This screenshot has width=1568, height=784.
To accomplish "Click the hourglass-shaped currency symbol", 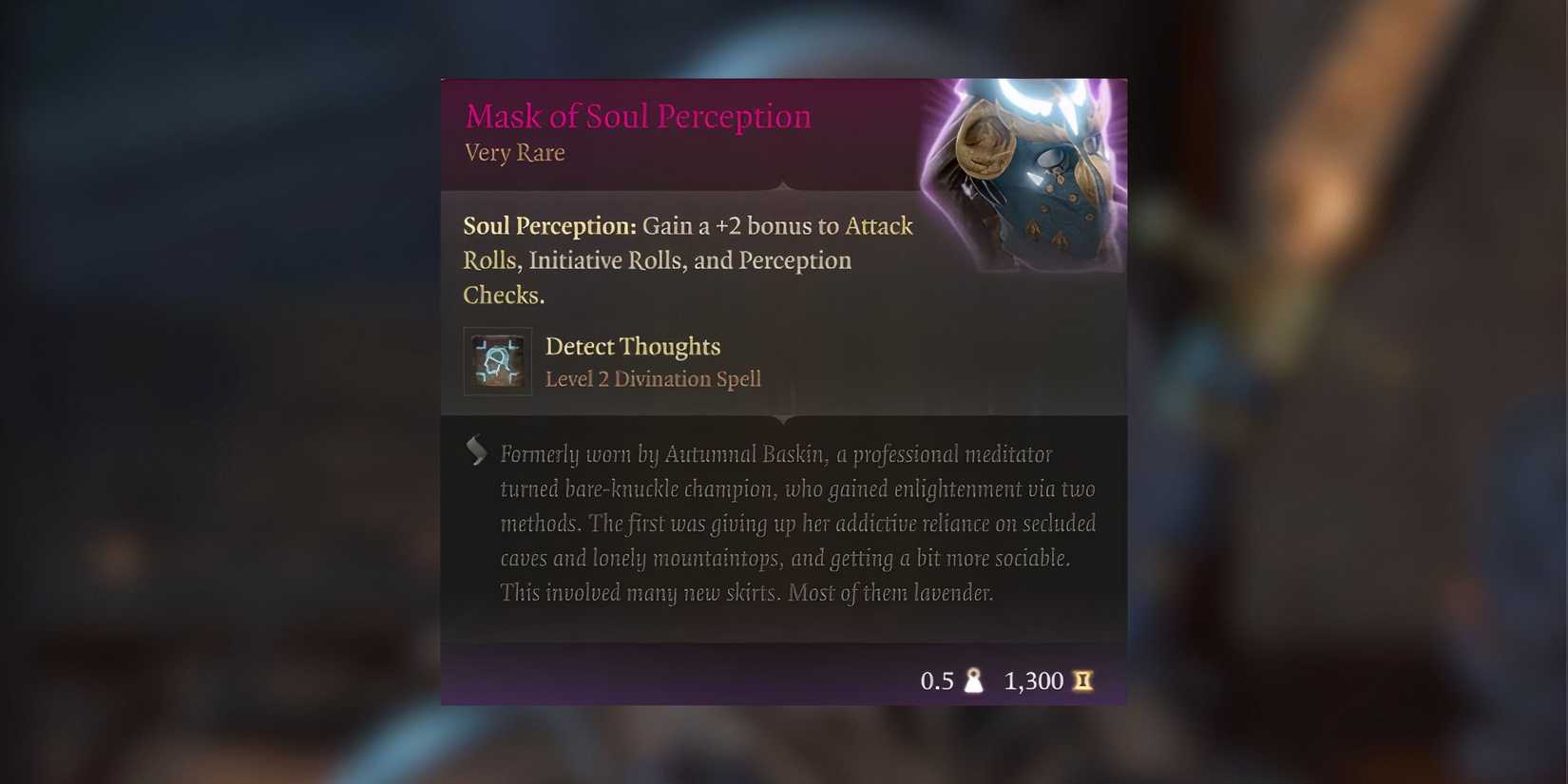I will [1083, 680].
